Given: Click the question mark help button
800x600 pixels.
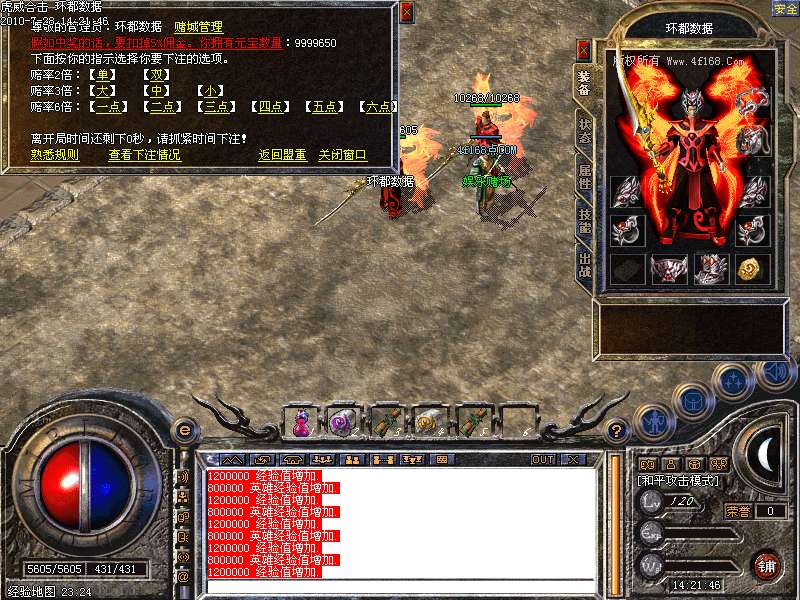Looking at the screenshot, I should click(617, 431).
